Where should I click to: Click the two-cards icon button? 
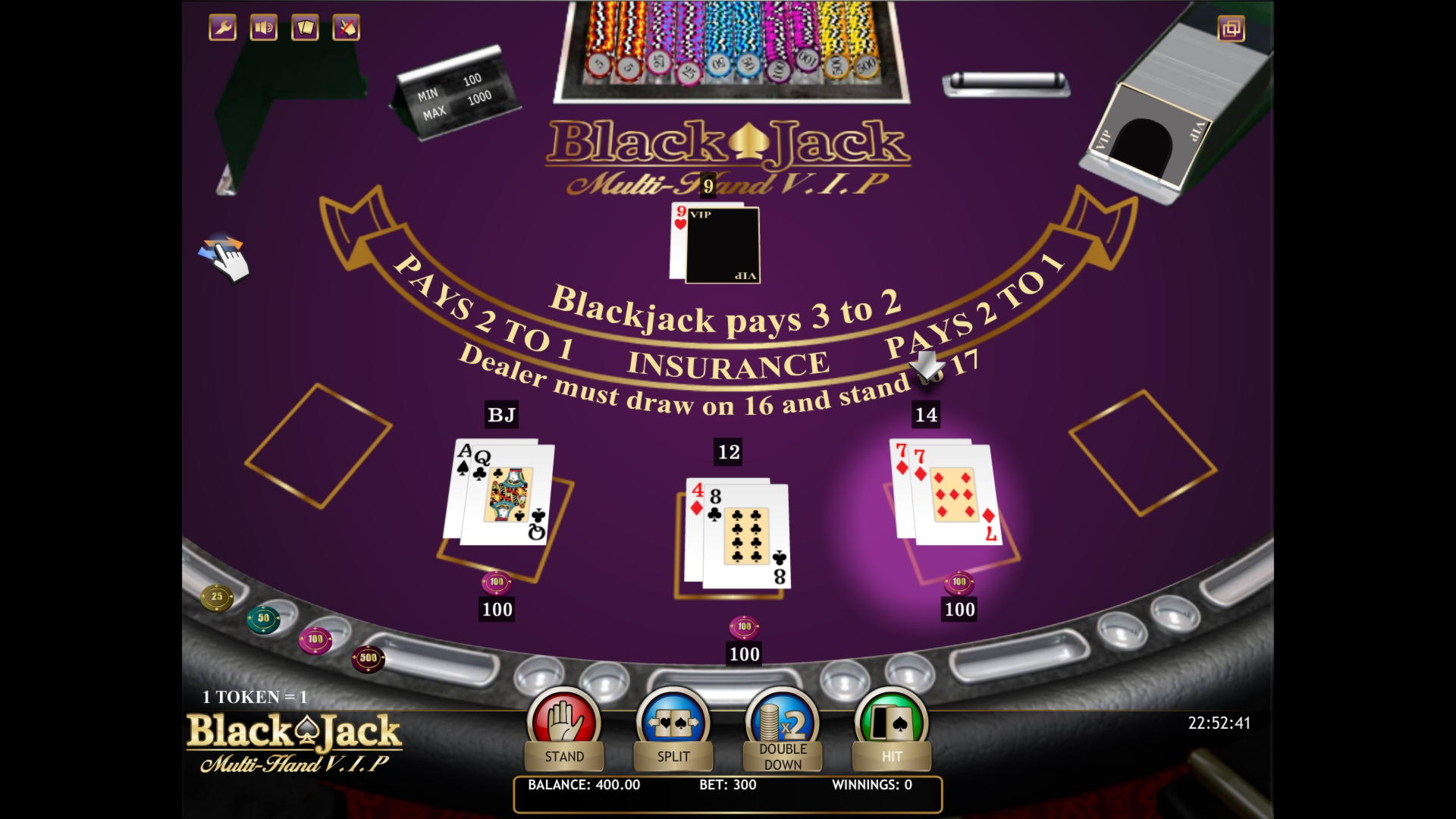click(305, 28)
